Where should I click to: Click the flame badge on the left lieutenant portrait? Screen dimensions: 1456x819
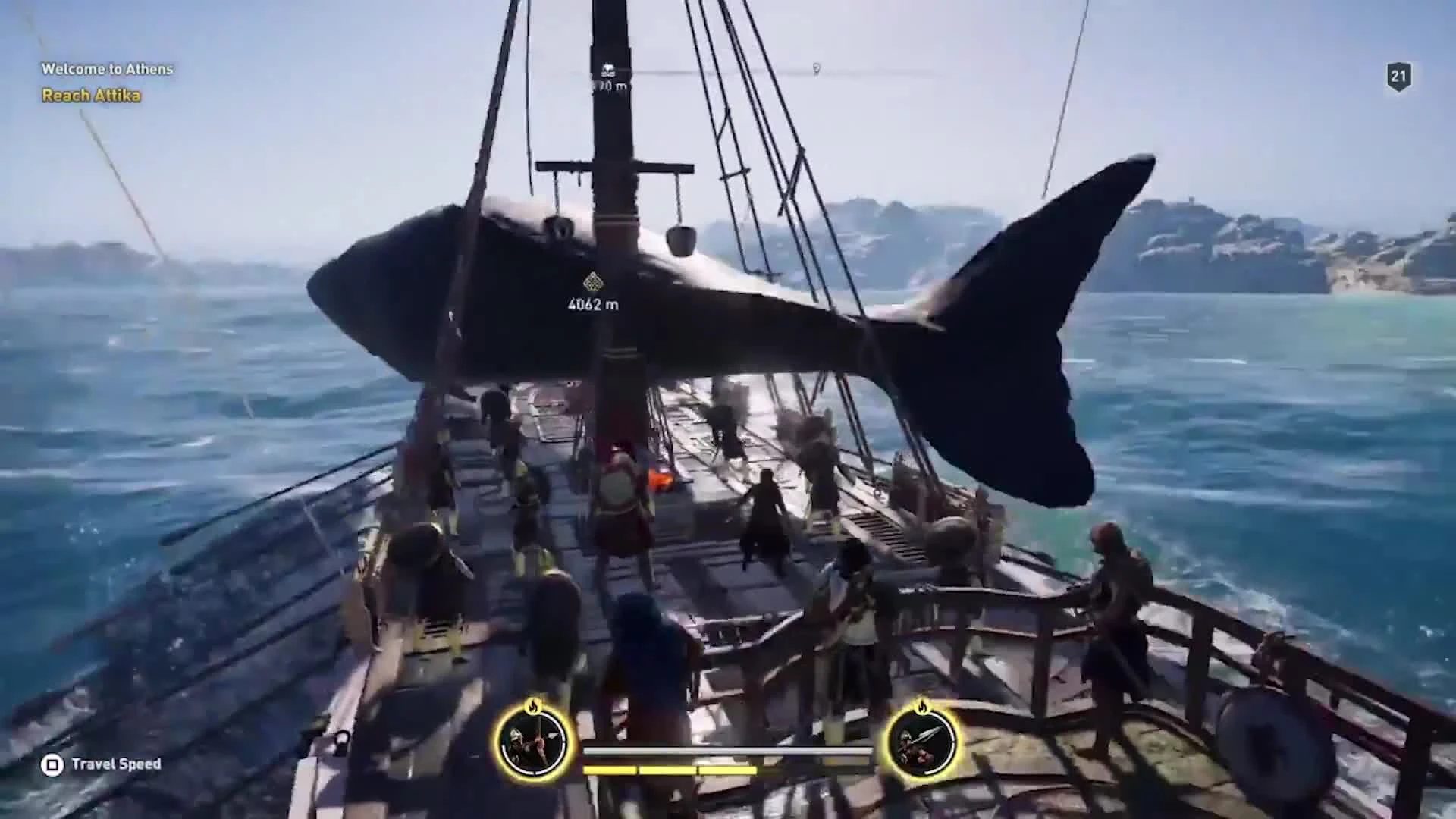point(534,708)
